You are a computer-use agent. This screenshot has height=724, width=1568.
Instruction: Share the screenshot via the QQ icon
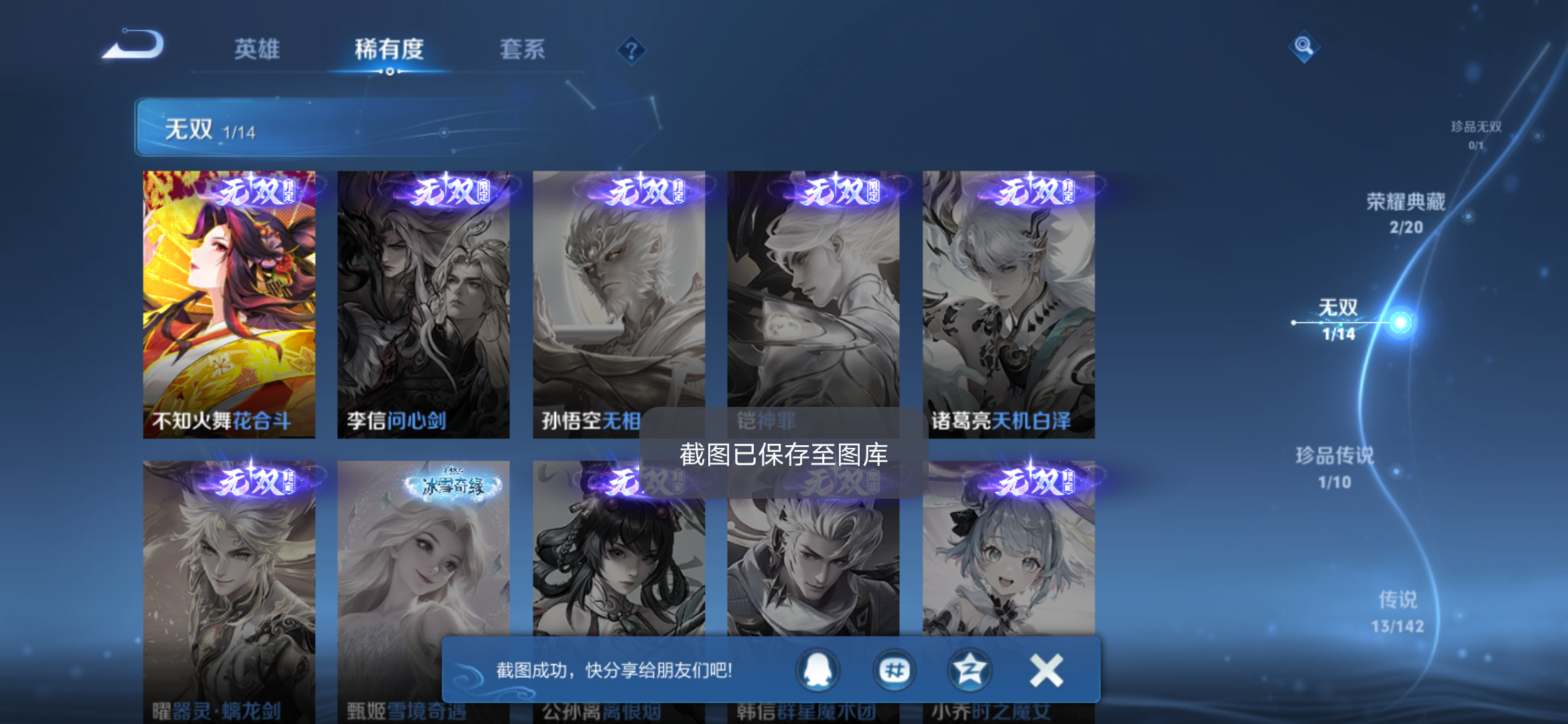(819, 669)
